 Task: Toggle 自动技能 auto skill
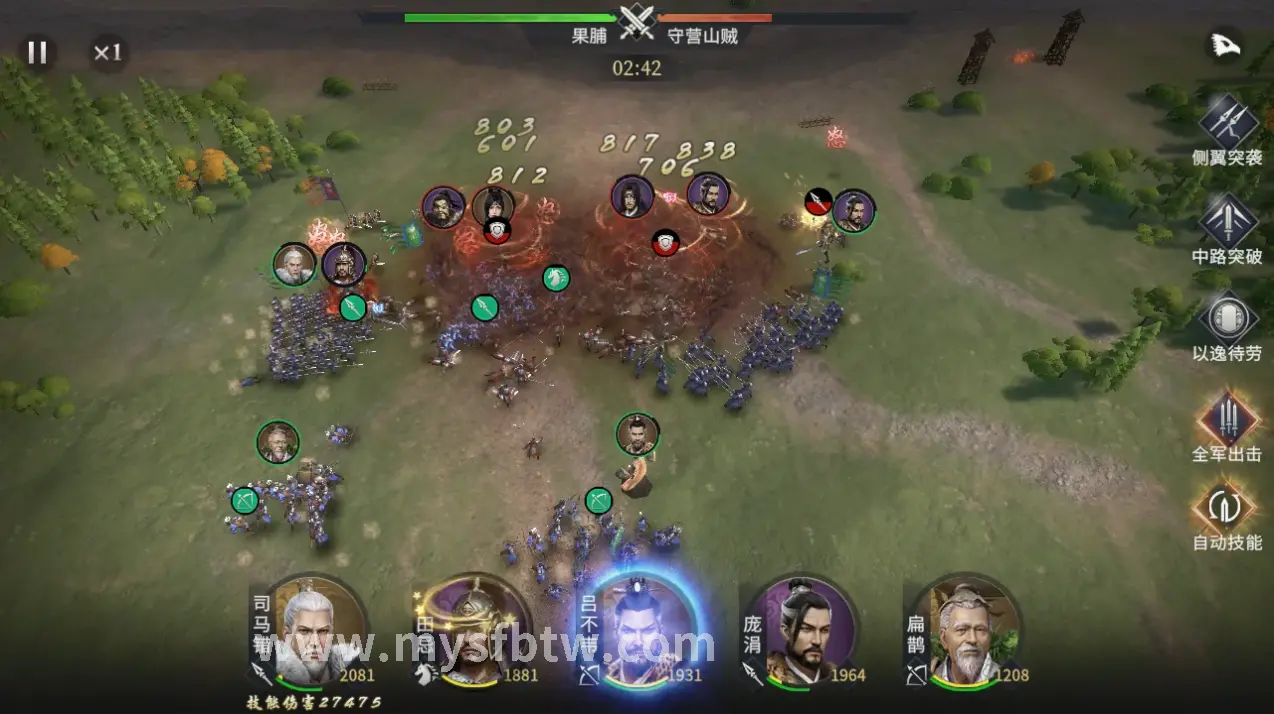point(1227,508)
